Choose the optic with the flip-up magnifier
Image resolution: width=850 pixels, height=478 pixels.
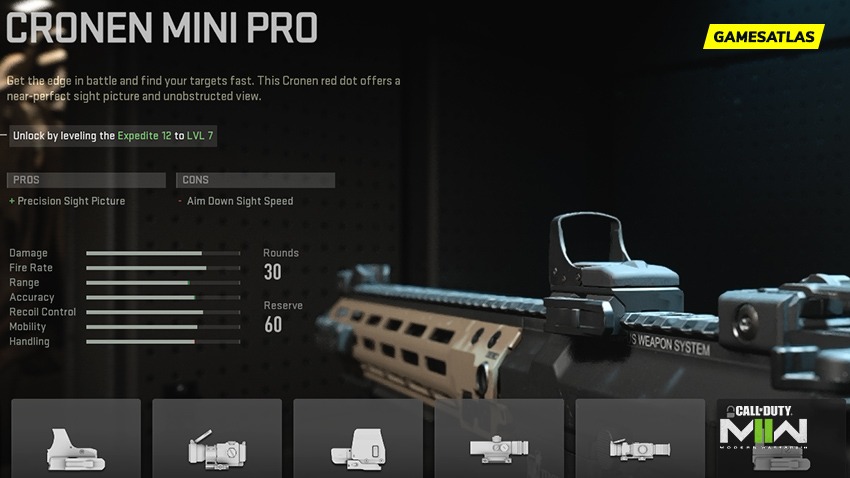[x=217, y=440]
